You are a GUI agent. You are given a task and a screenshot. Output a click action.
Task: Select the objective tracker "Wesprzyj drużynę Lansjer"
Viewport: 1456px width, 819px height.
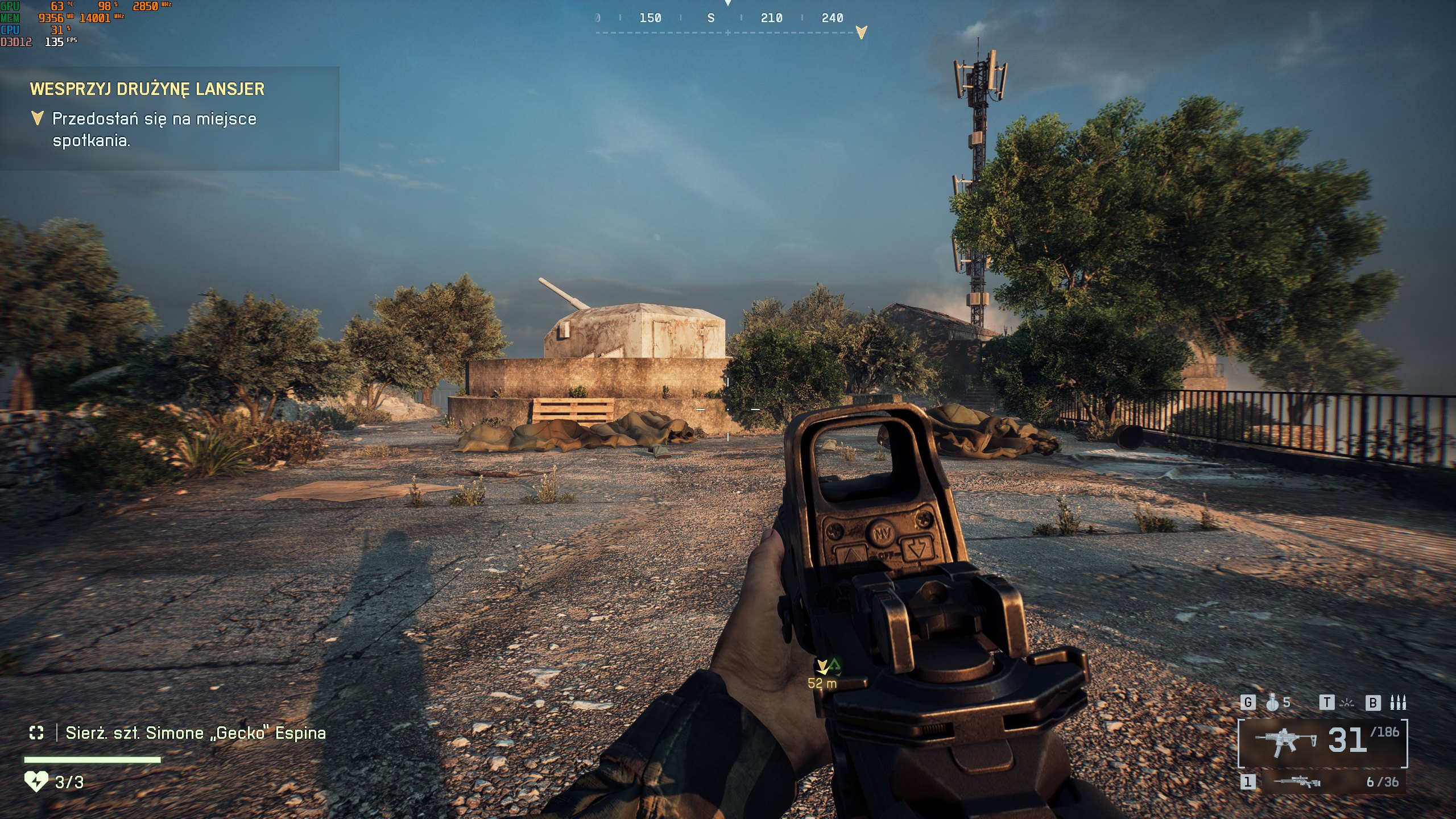point(147,89)
